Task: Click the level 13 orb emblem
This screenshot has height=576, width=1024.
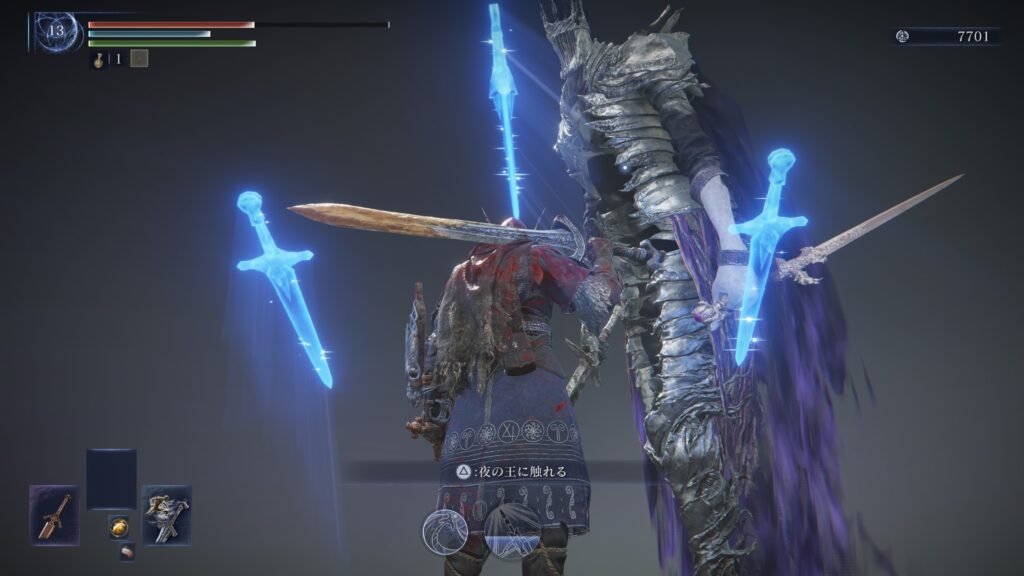Action: 57,31
